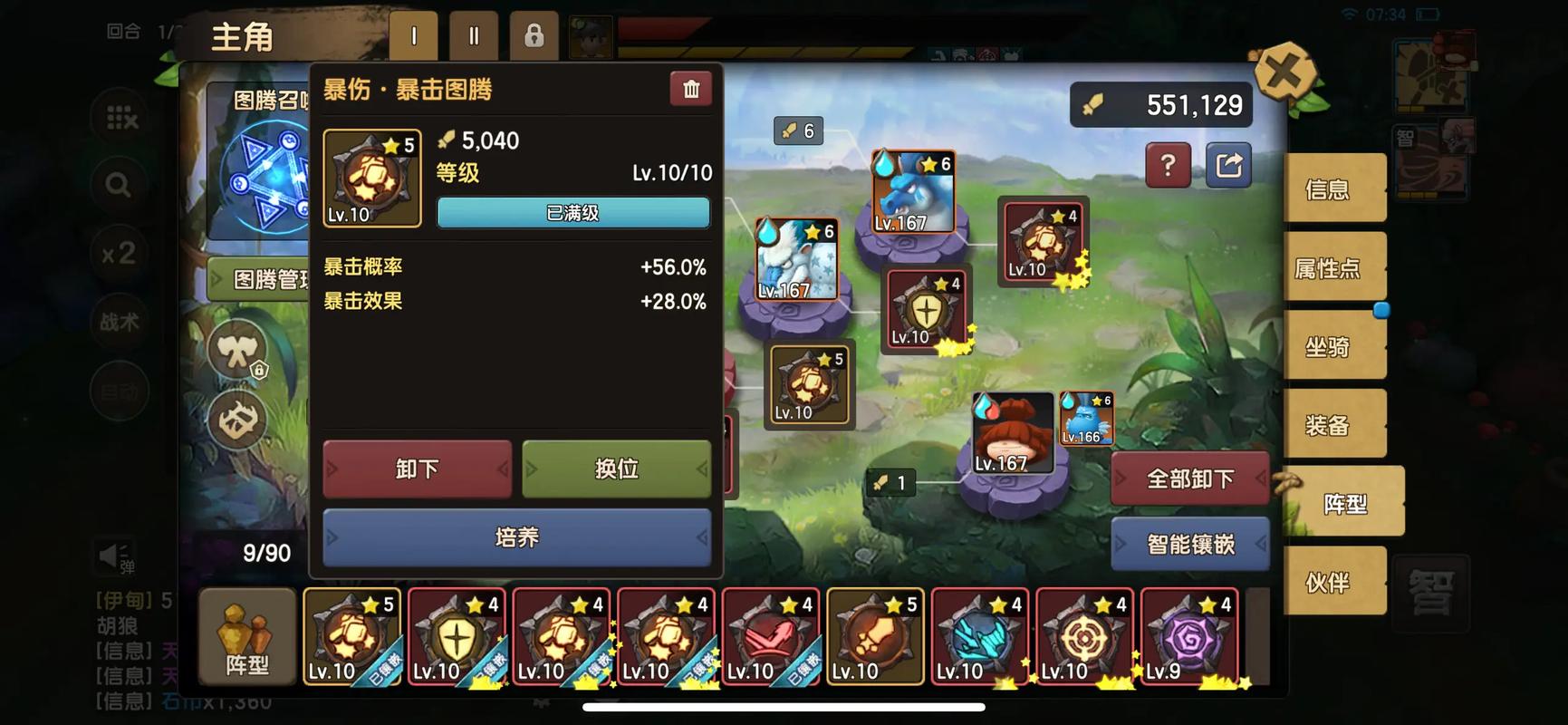Click the share arrow button
Screen dimensions: 1568x725
(x=1228, y=165)
